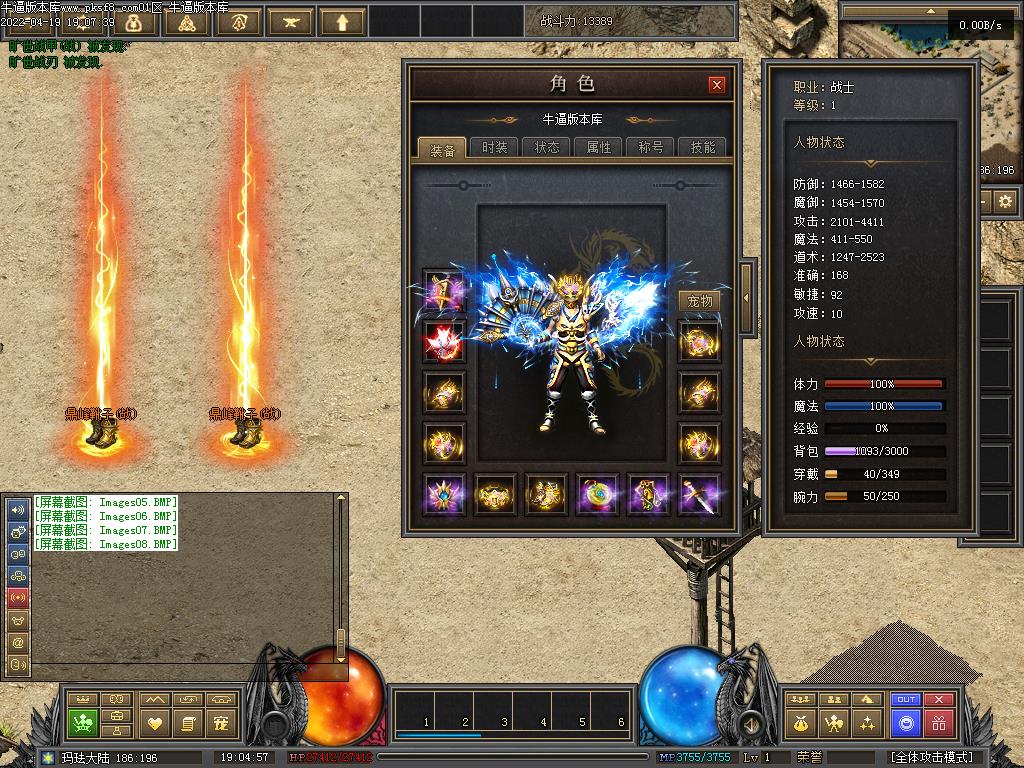Click the anvil icon in top toolbar
The image size is (1024, 768).
tap(291, 21)
